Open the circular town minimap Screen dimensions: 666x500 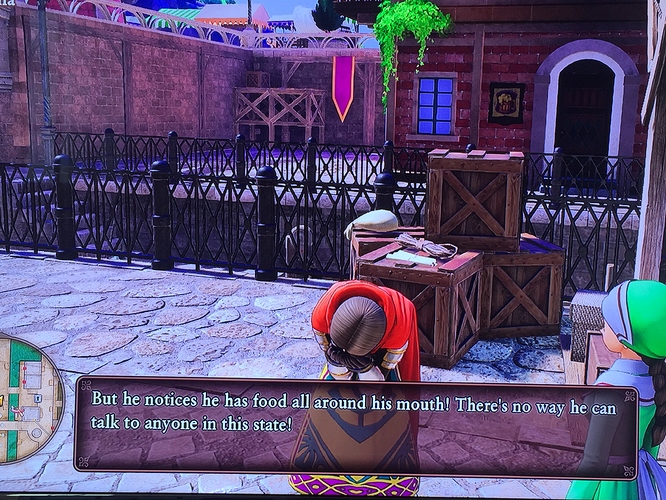(26, 397)
